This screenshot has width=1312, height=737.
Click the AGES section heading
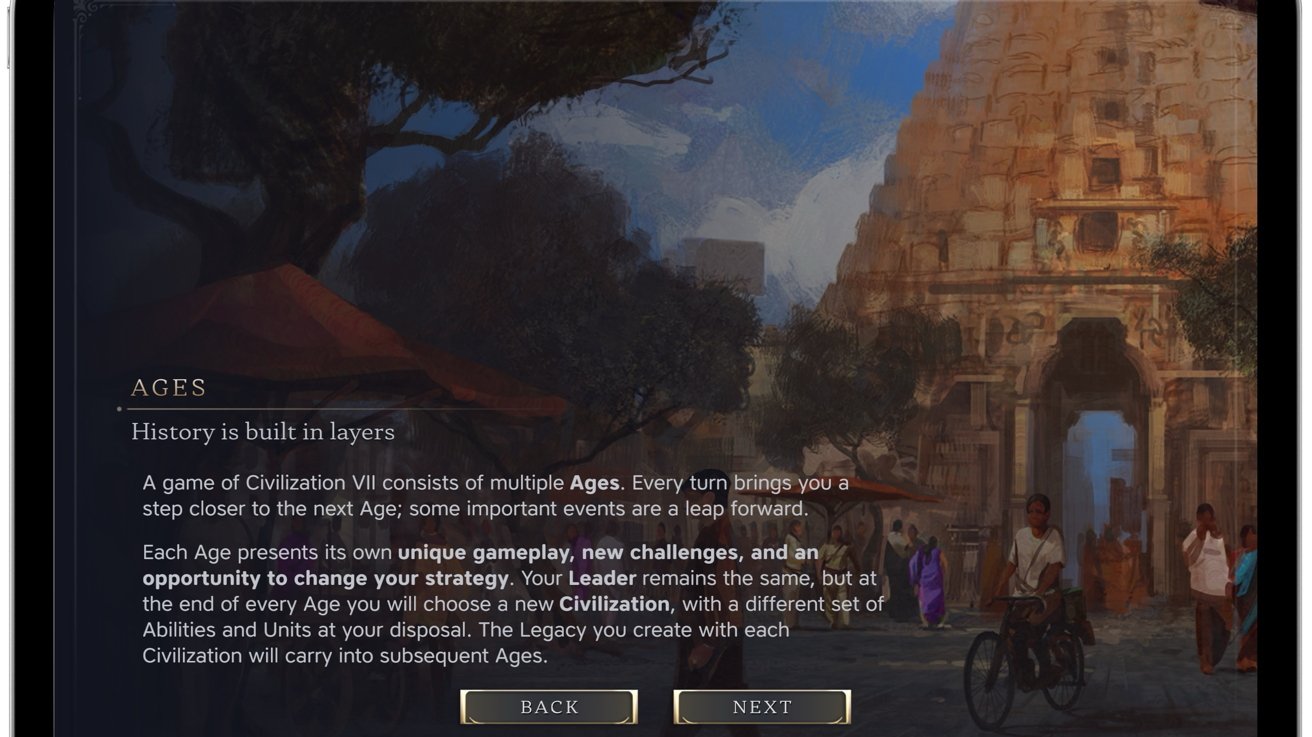point(168,387)
